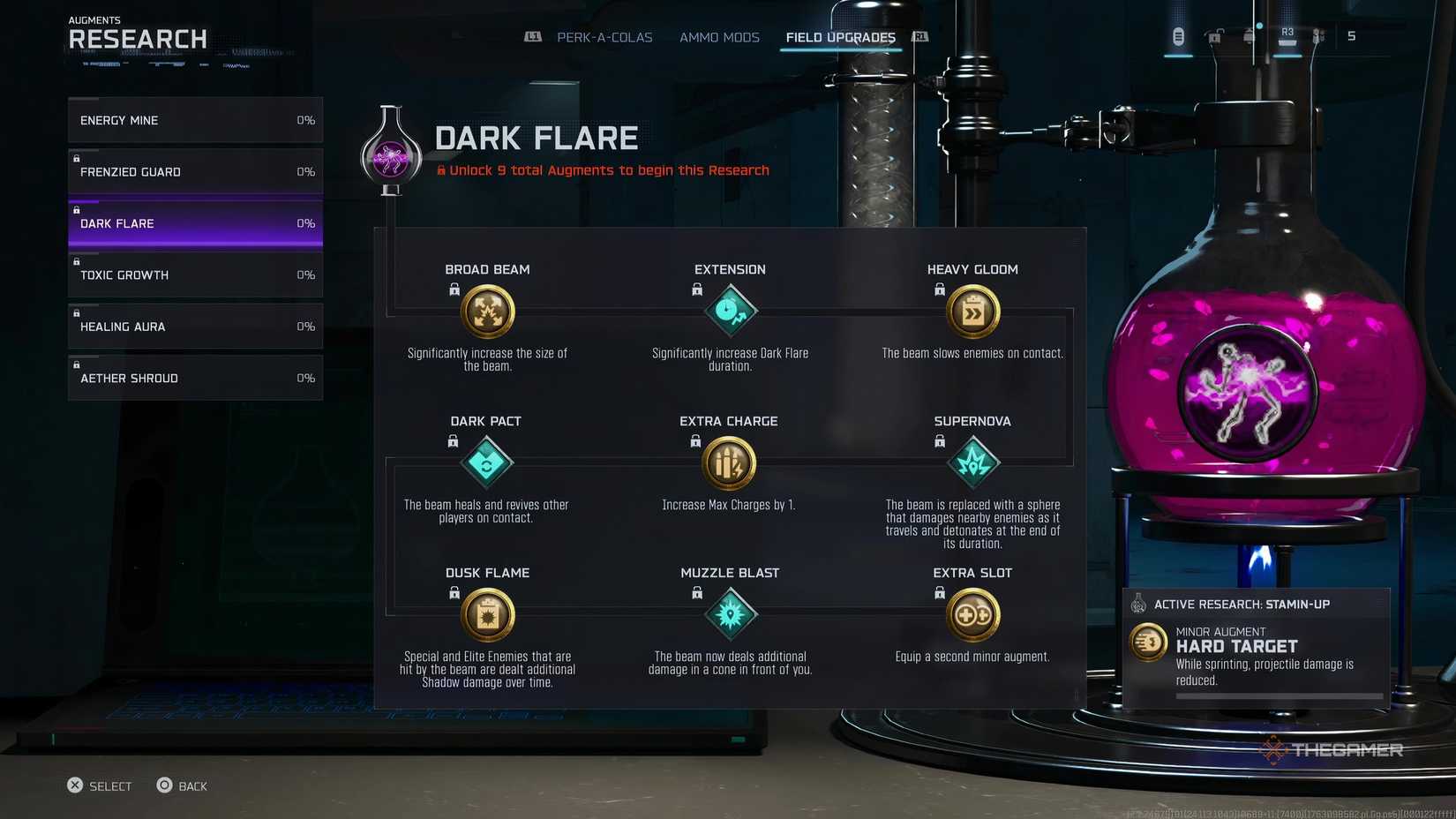The width and height of the screenshot is (1456, 819).
Task: Select the Healing Aura research entry
Action: point(194,326)
